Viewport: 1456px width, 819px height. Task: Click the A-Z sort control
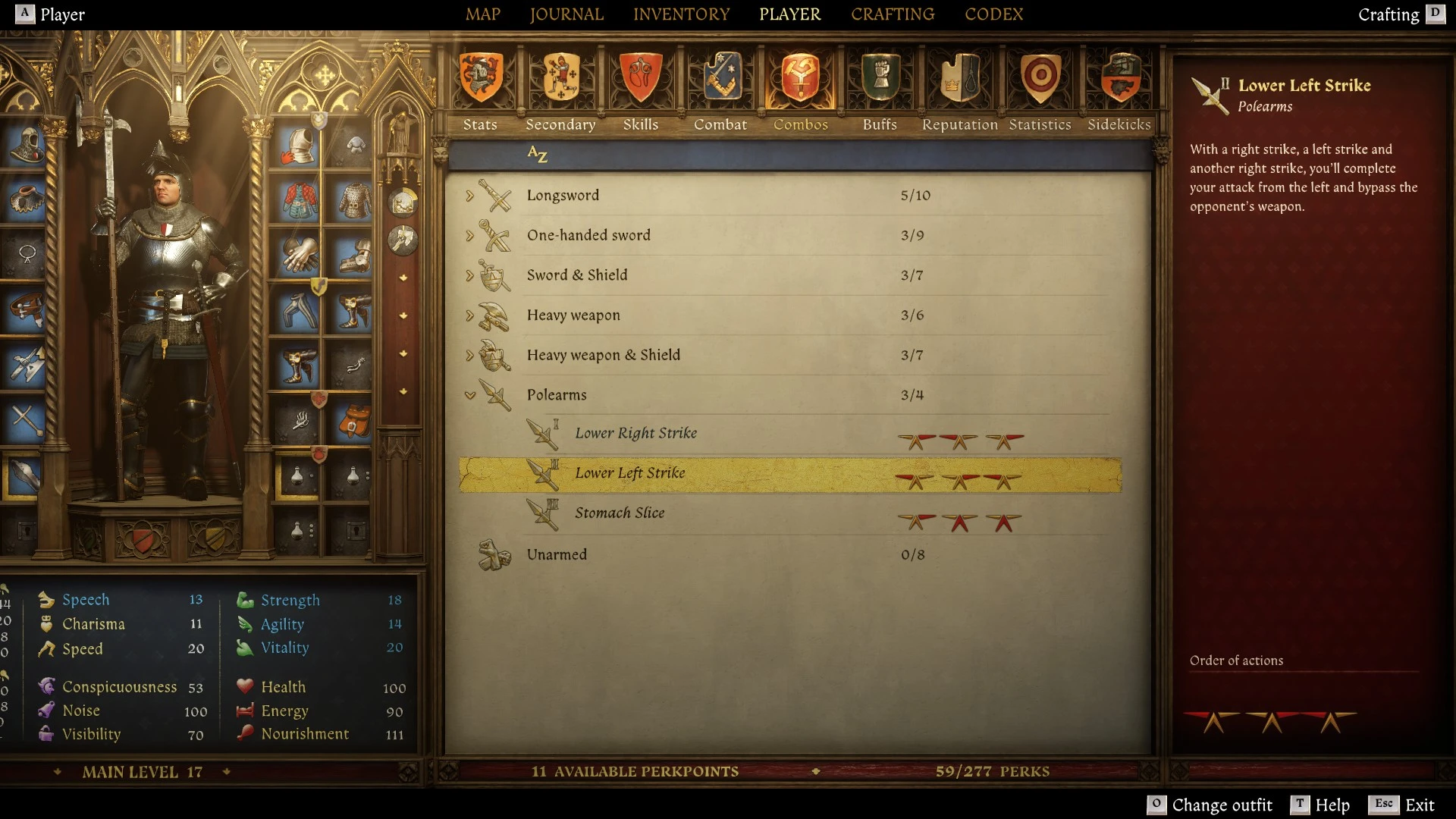pos(538,155)
